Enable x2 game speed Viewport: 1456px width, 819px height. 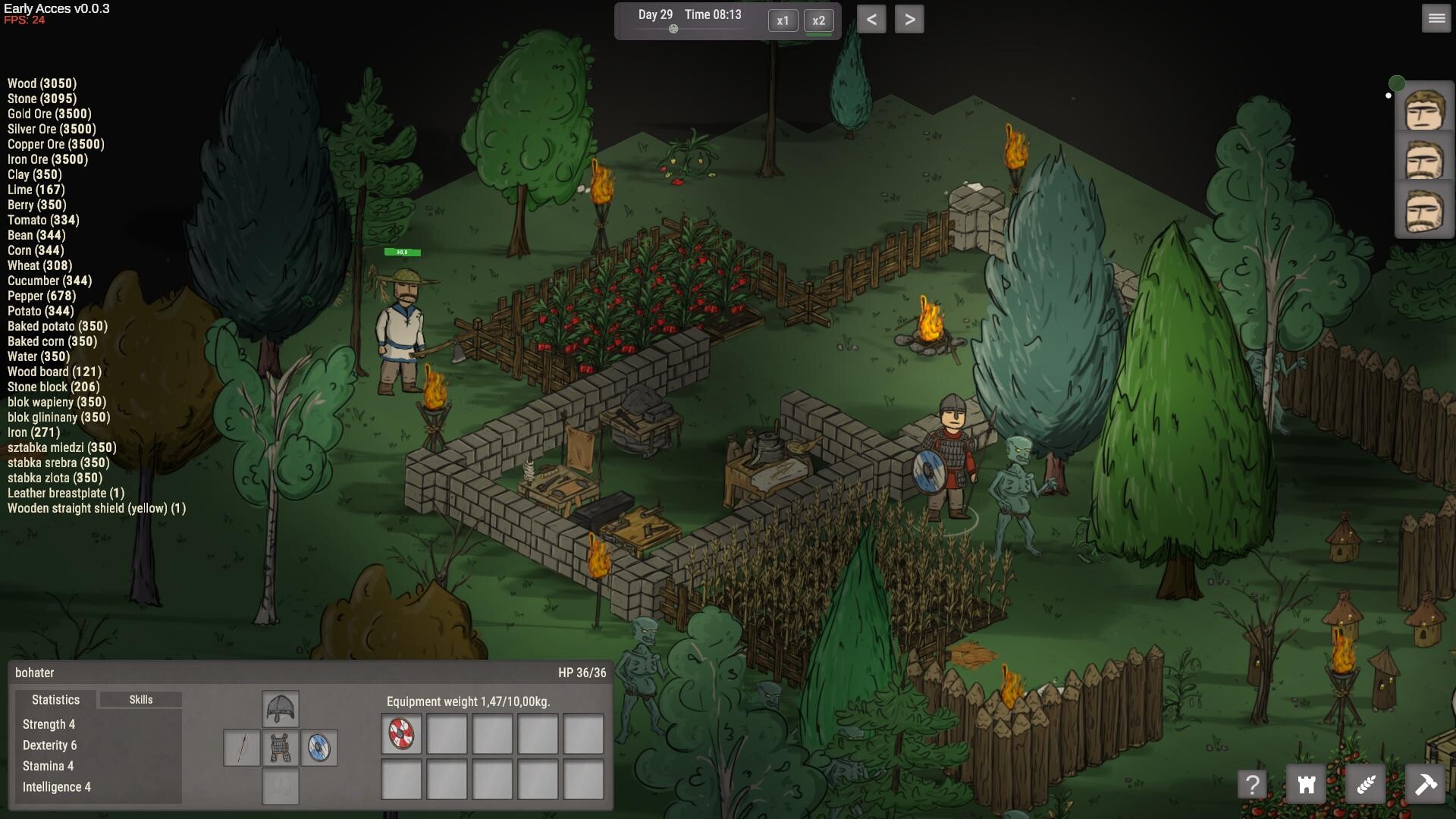coord(819,20)
